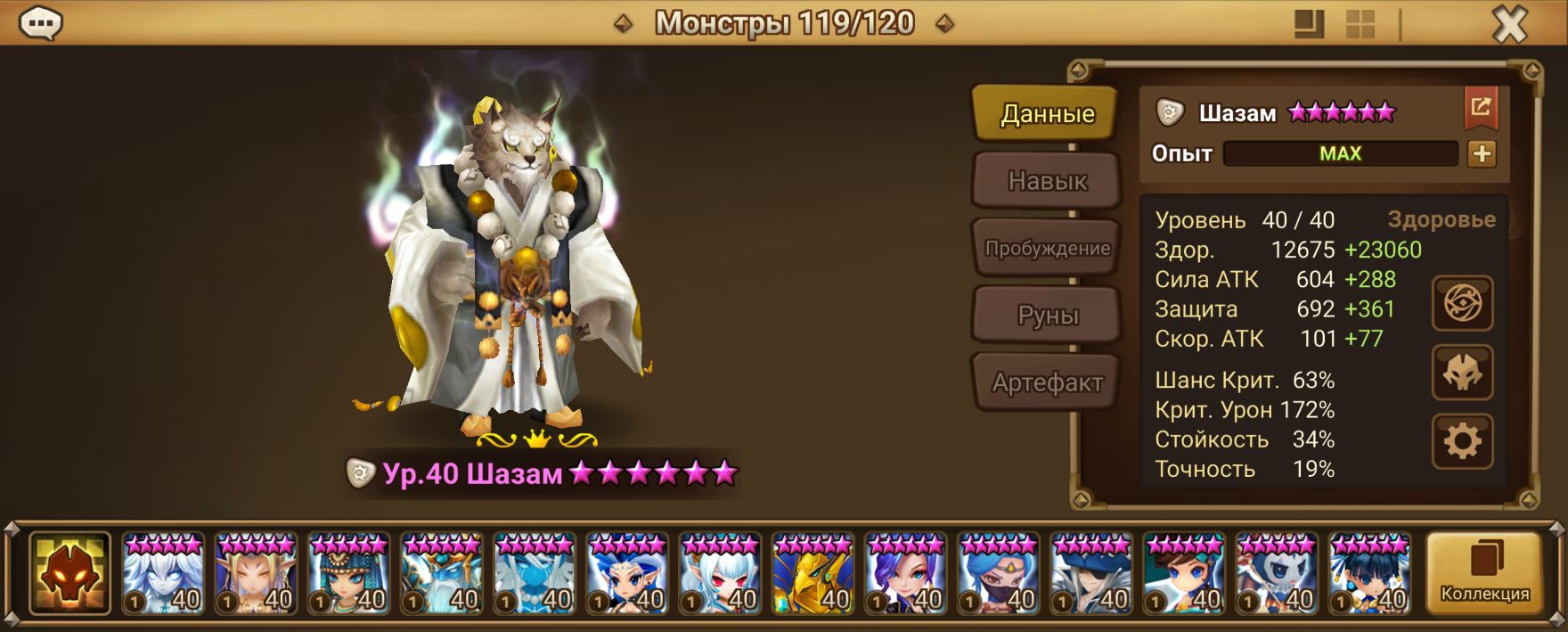The width and height of the screenshot is (1568, 632).
Task: Open the Навык tab
Action: (1047, 181)
